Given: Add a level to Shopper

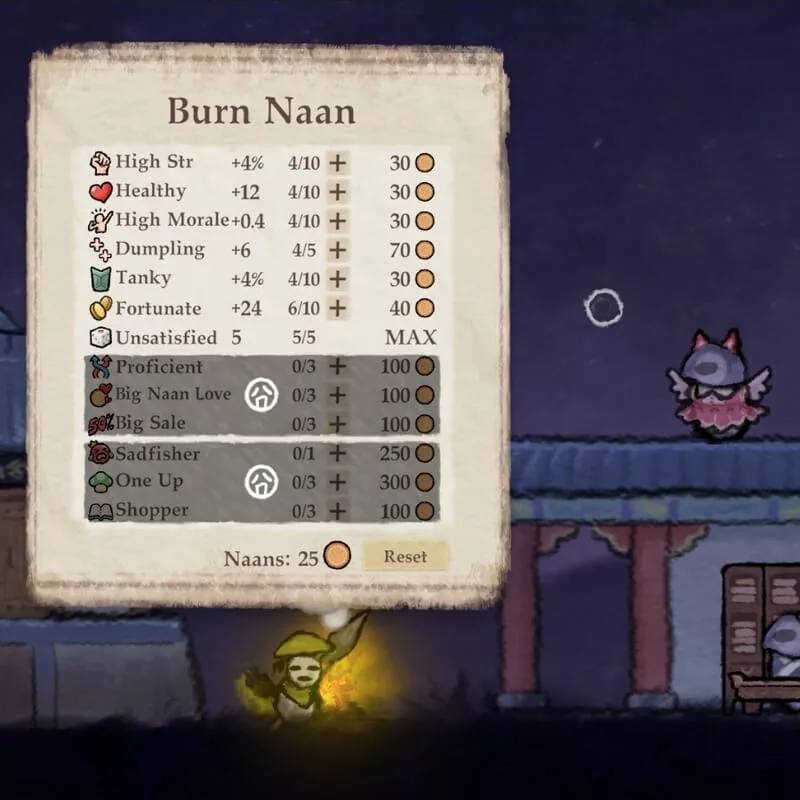Looking at the screenshot, I should point(338,511).
